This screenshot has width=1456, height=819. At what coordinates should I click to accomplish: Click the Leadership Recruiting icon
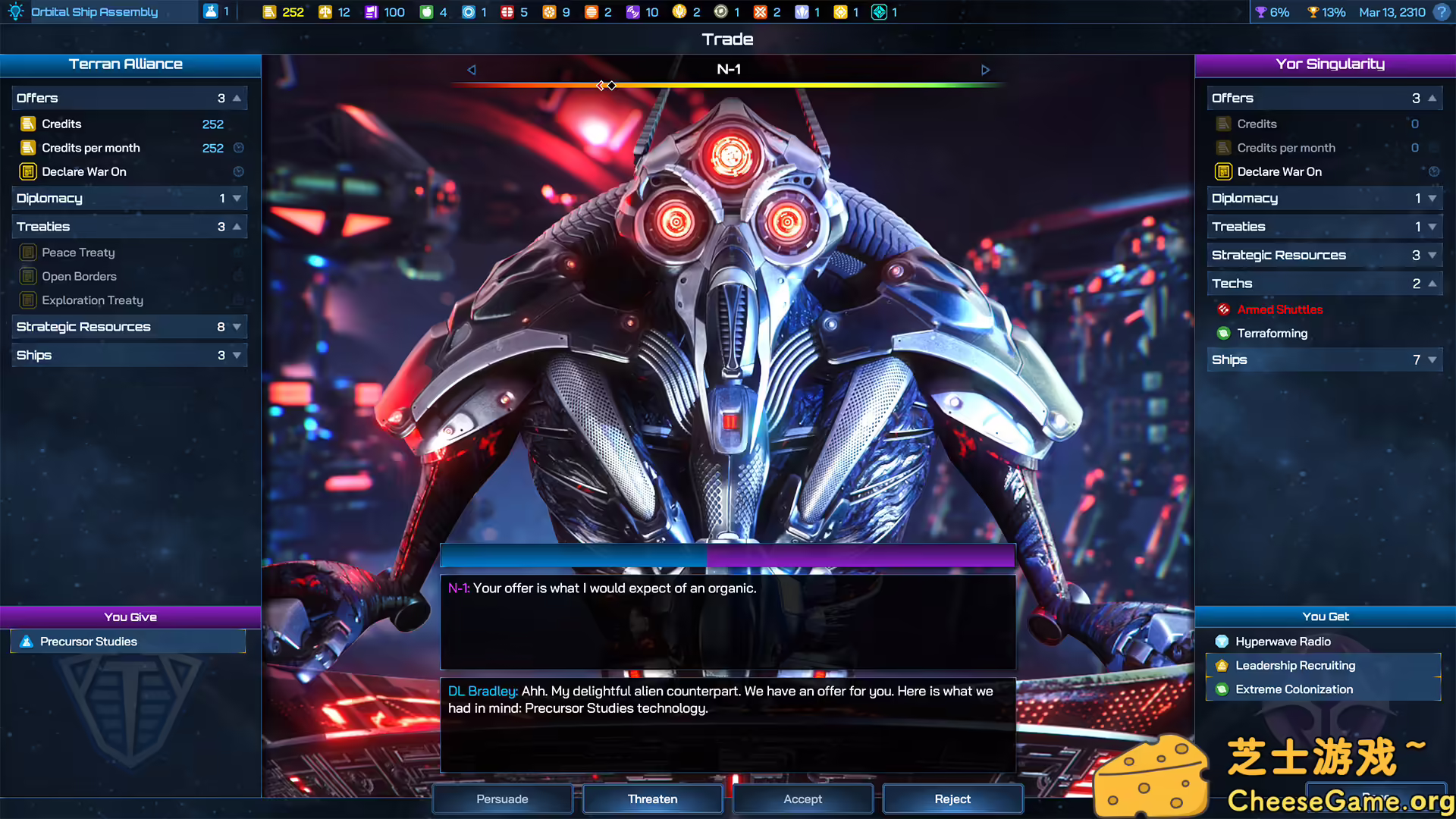pyautogui.click(x=1221, y=665)
